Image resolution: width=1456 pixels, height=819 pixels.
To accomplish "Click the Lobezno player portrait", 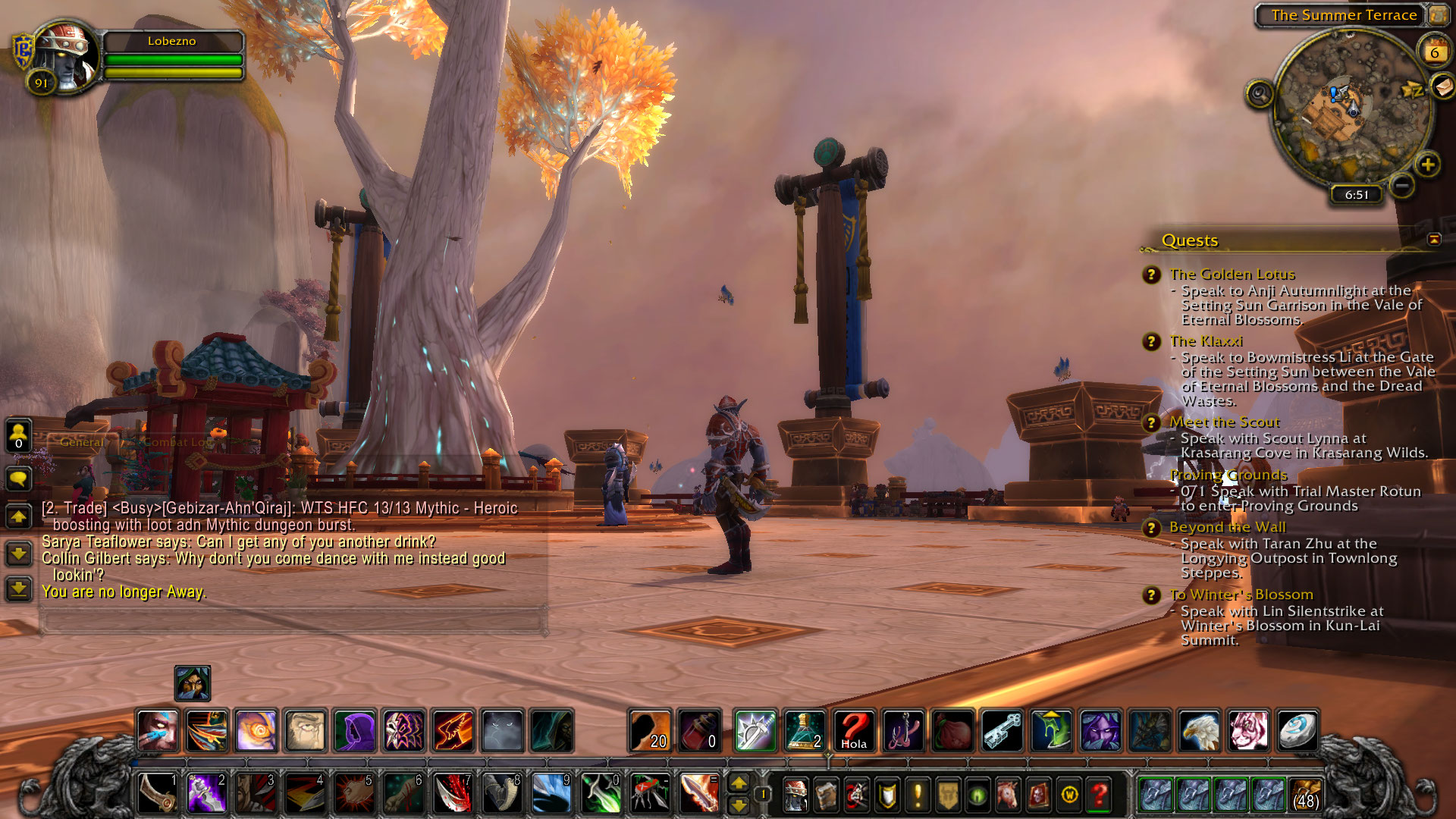I will (65, 53).
